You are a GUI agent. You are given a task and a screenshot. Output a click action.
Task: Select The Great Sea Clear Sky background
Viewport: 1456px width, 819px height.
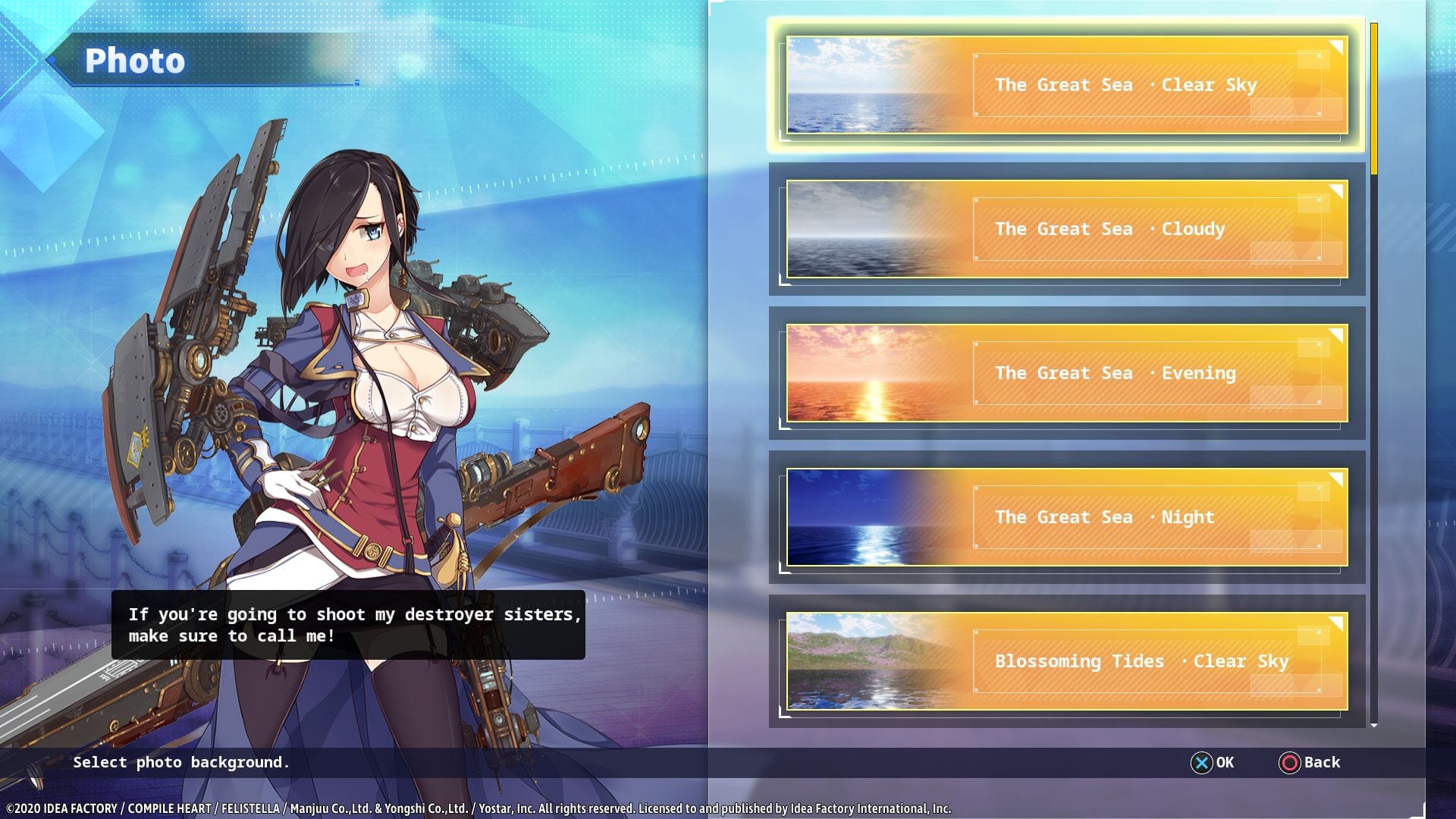[x=1066, y=85]
